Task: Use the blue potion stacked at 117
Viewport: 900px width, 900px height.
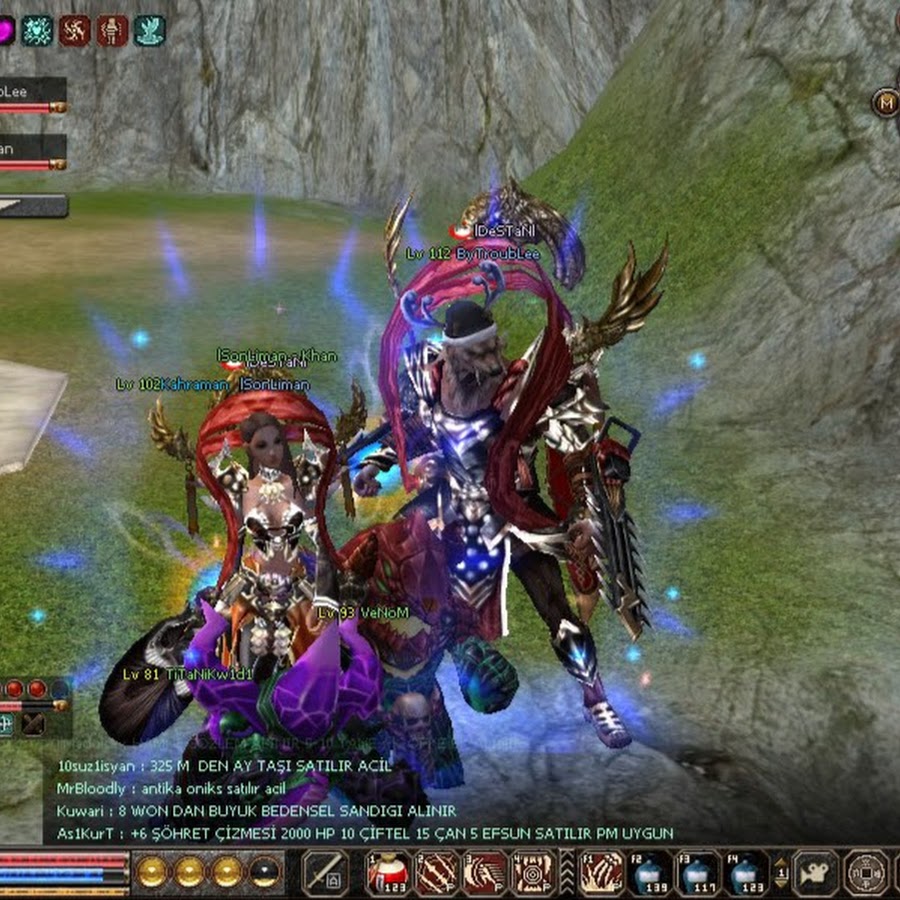Action: (698, 872)
